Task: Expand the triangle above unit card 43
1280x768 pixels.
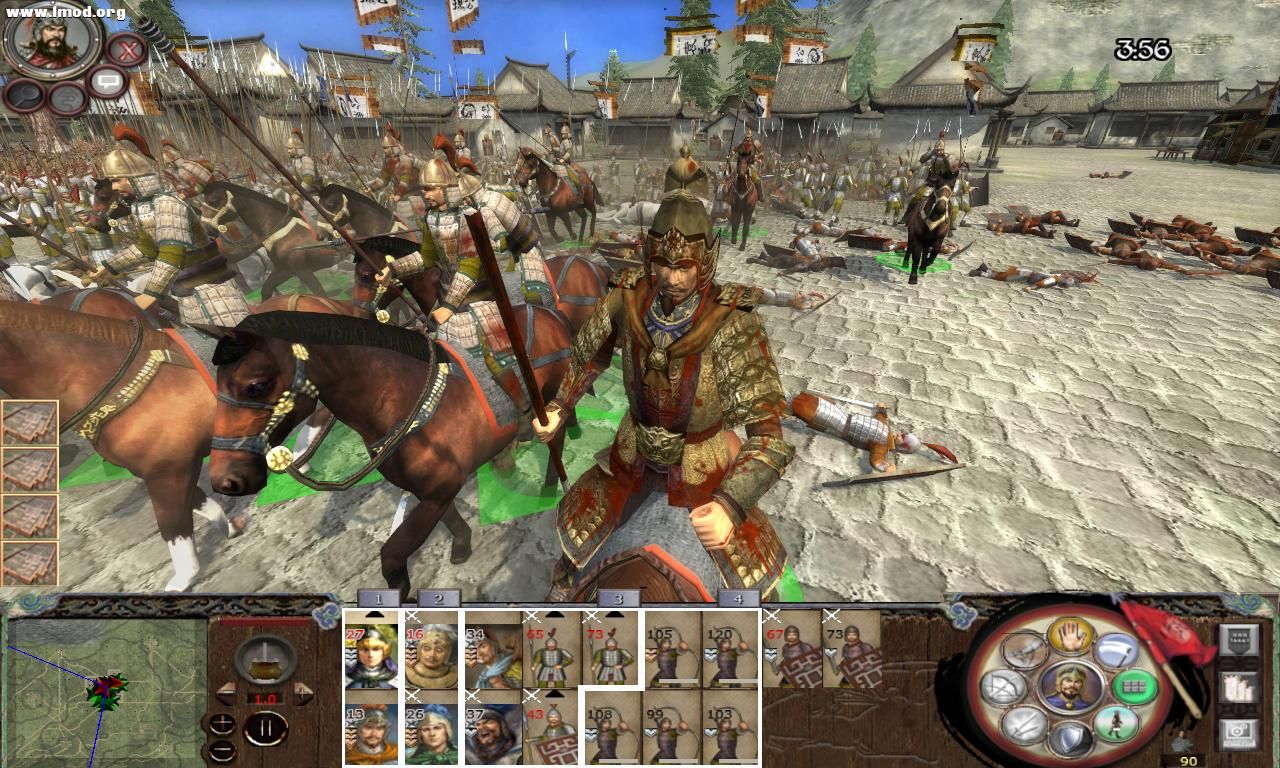Action: (x=554, y=695)
